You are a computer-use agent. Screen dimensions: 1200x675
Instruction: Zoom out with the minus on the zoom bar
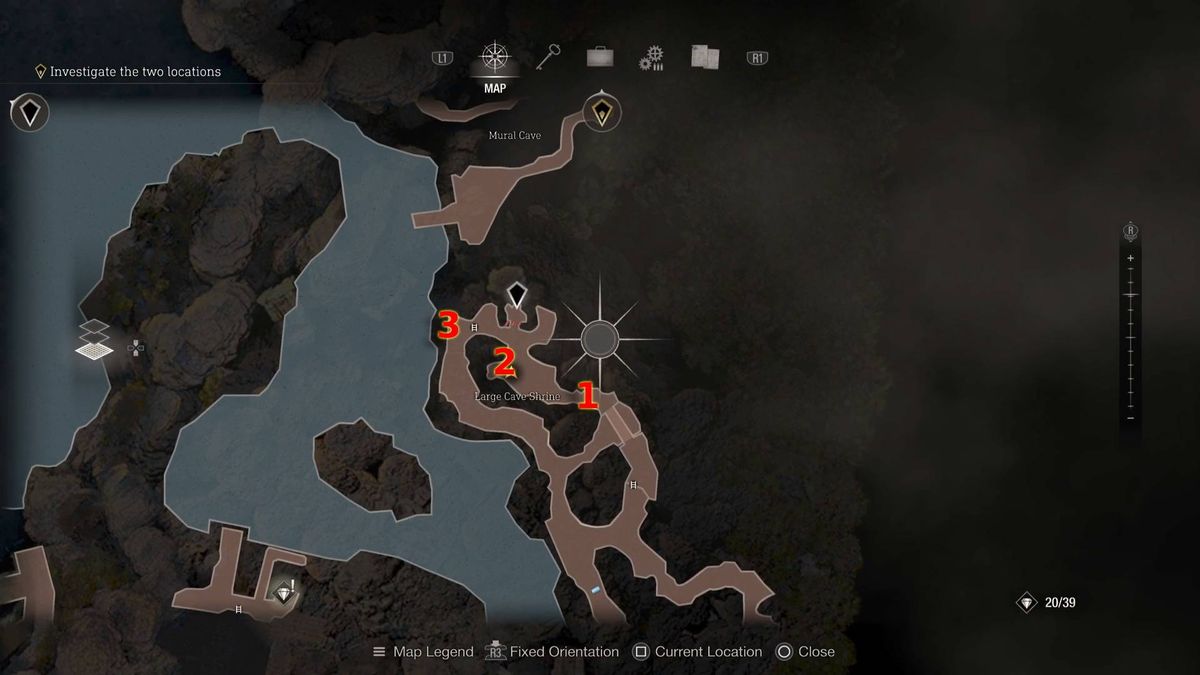(1131, 417)
